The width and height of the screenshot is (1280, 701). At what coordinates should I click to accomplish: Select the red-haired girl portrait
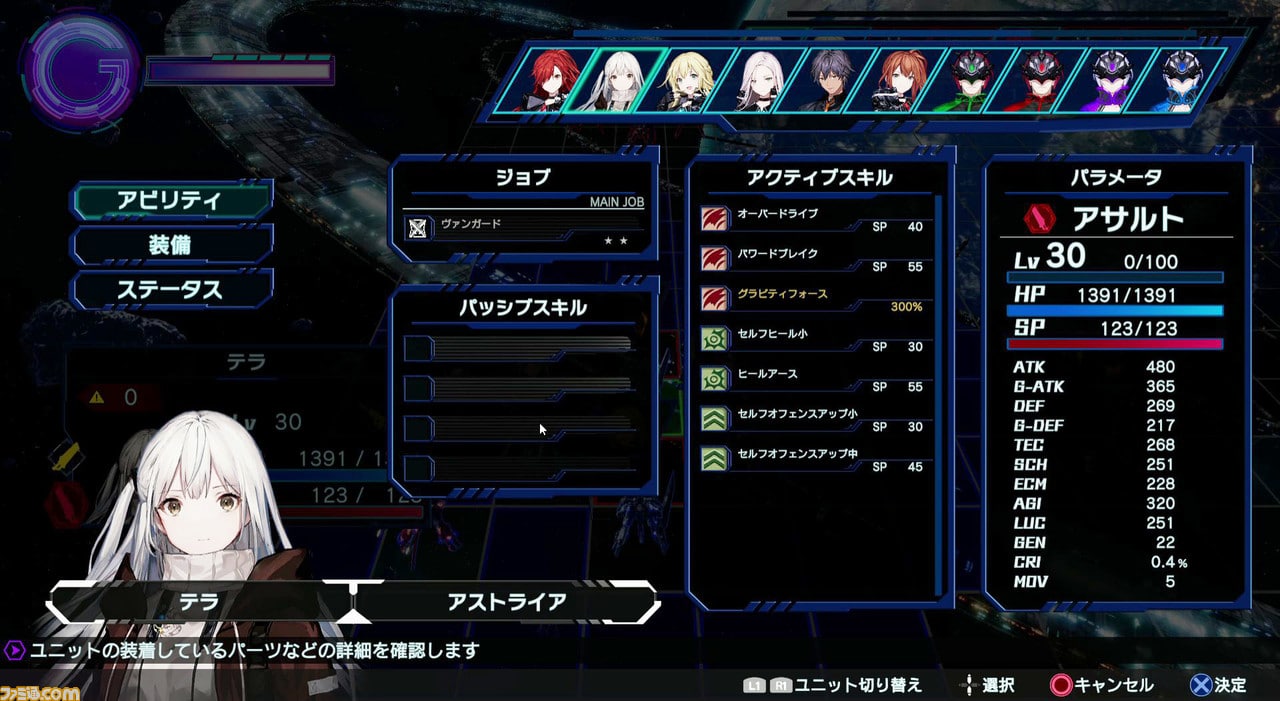coord(547,80)
